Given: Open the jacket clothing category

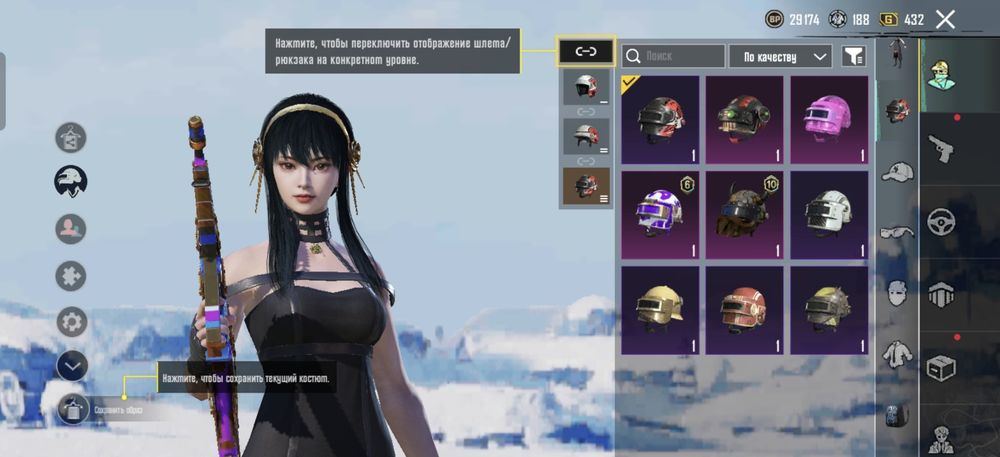Looking at the screenshot, I should (897, 353).
